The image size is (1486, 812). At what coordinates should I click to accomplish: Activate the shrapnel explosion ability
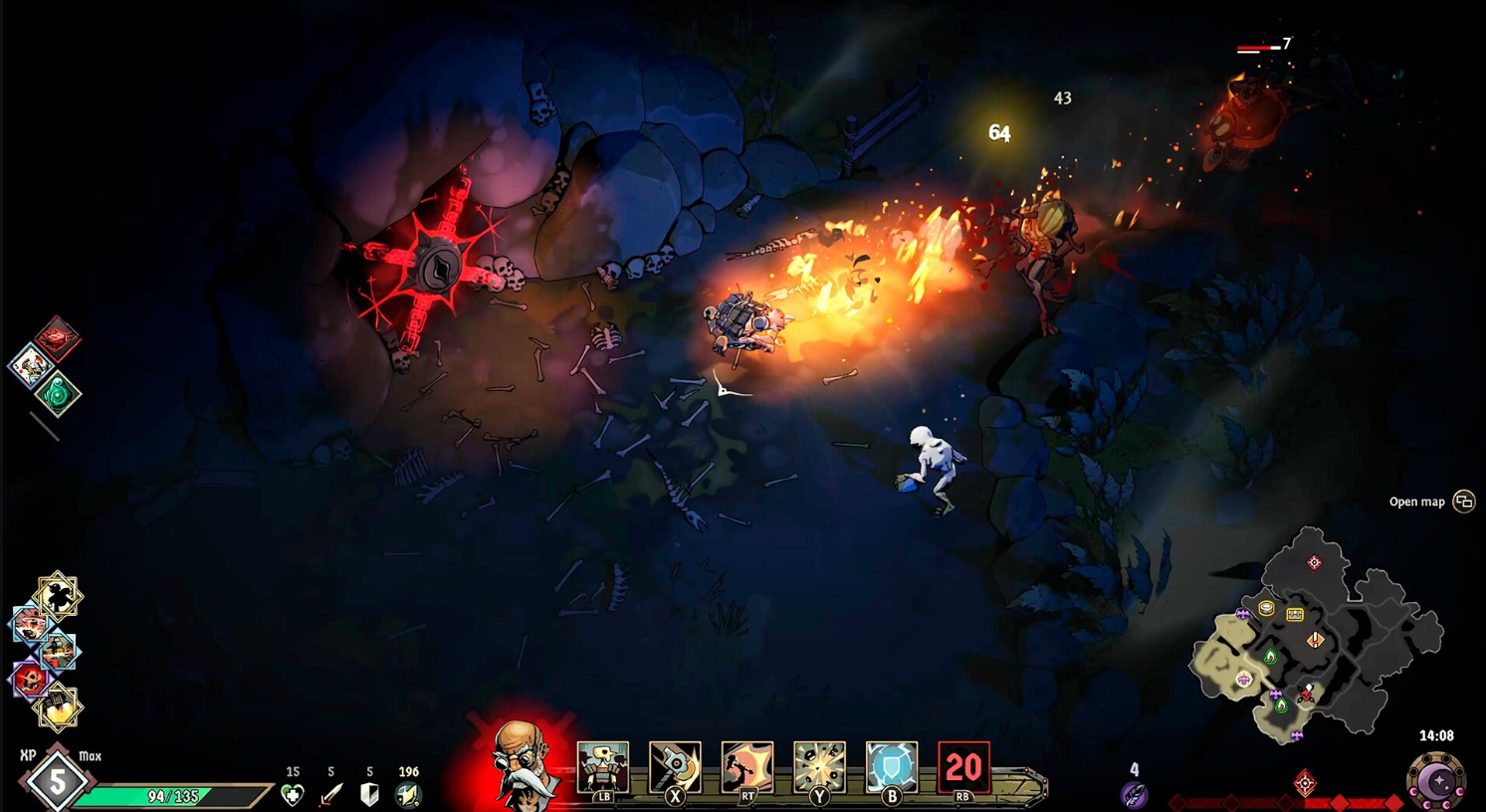(x=819, y=768)
